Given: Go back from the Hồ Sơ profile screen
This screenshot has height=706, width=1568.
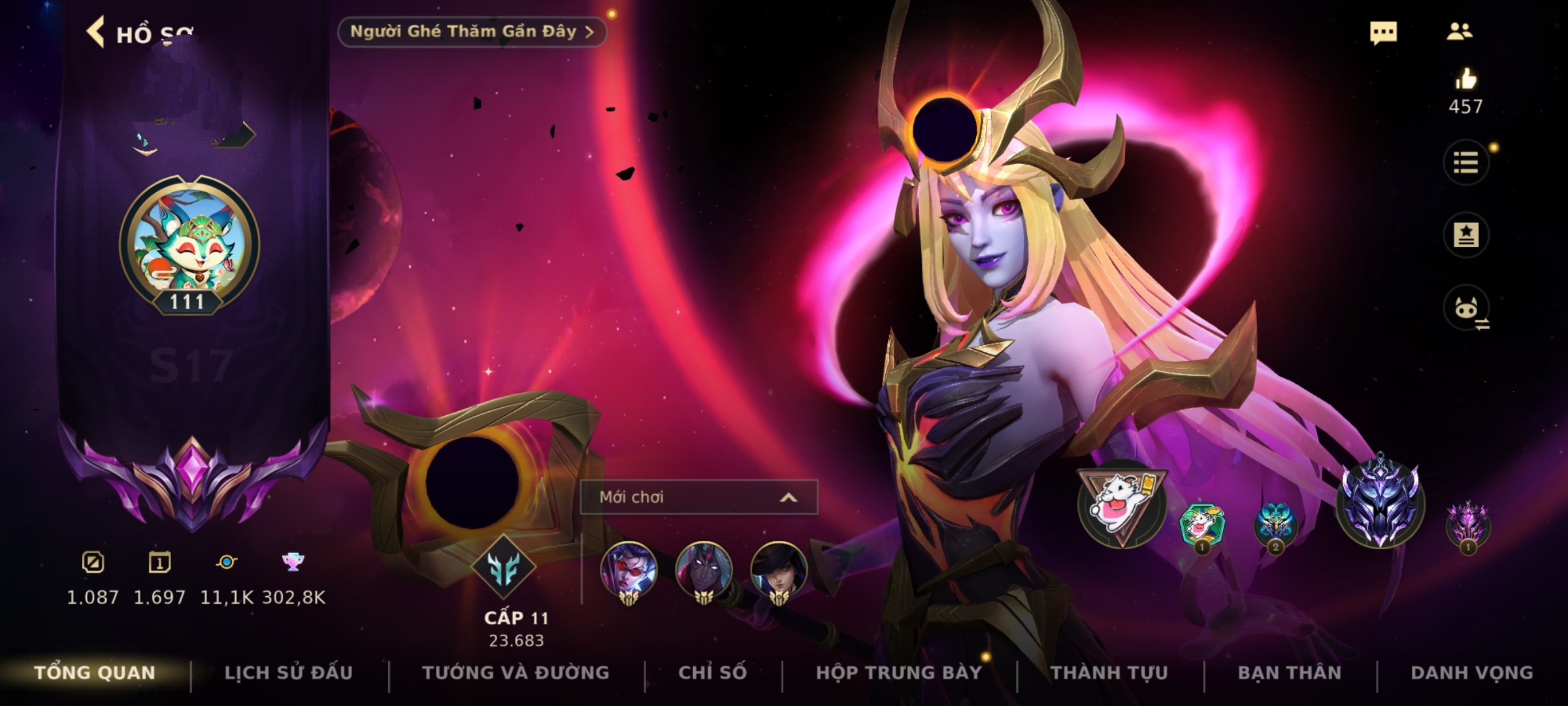Looking at the screenshot, I should point(96,33).
